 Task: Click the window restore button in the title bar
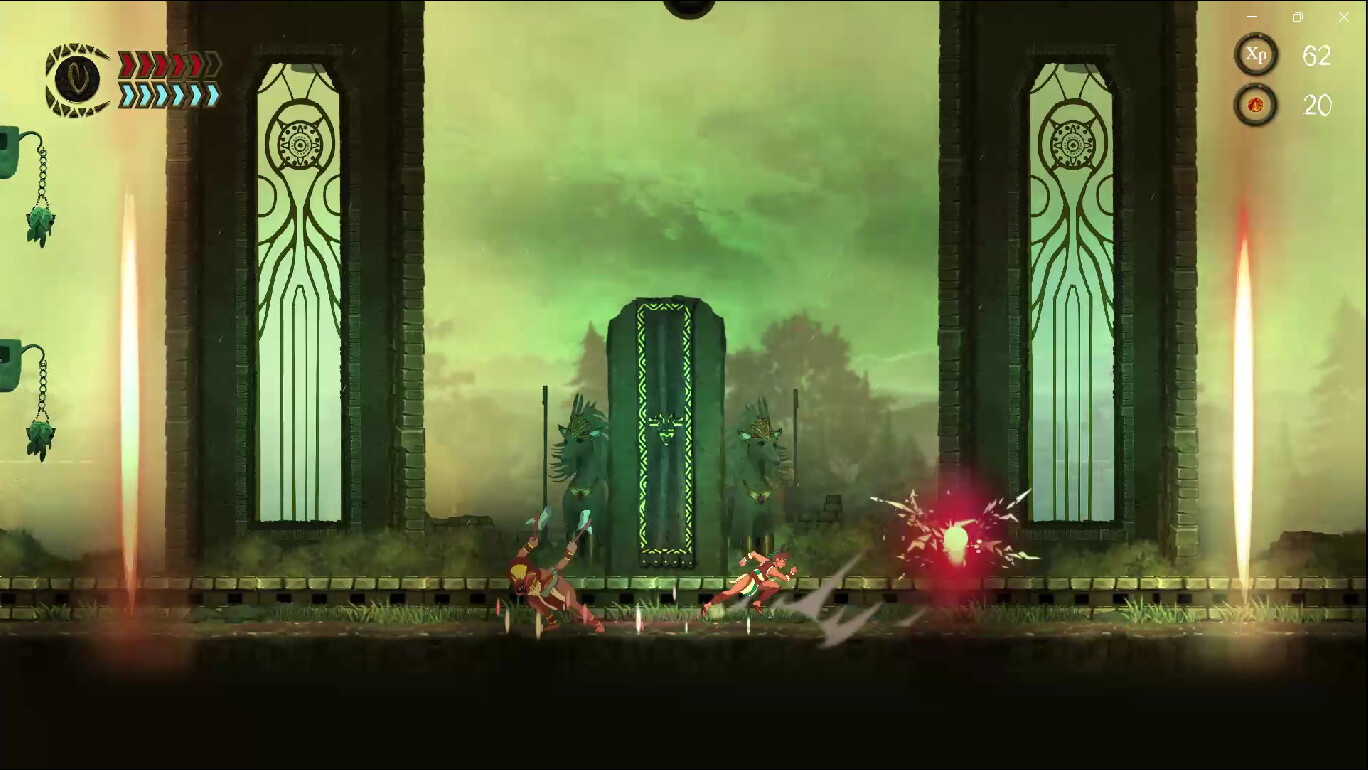point(1296,17)
